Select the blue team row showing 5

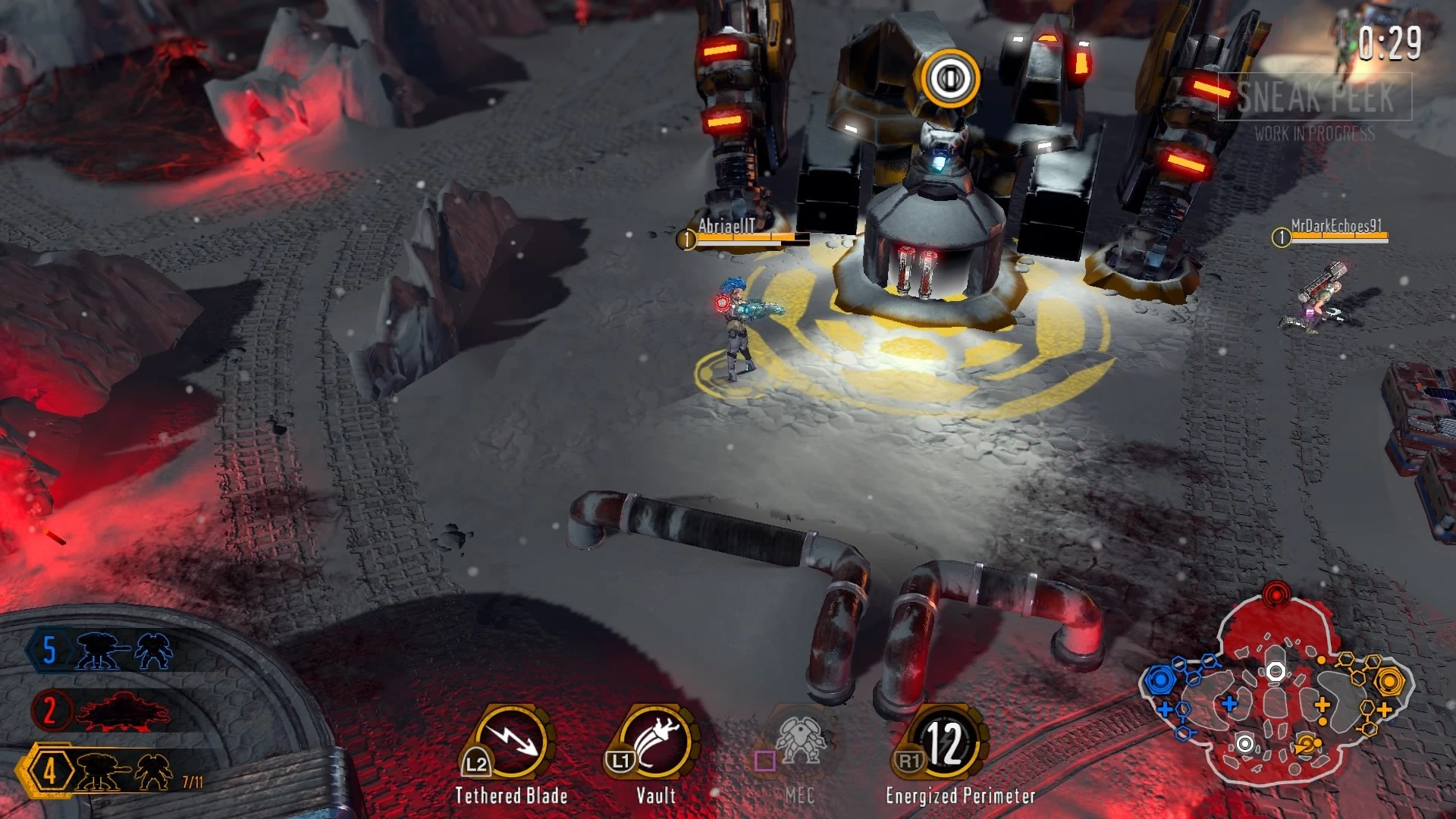[x=102, y=651]
